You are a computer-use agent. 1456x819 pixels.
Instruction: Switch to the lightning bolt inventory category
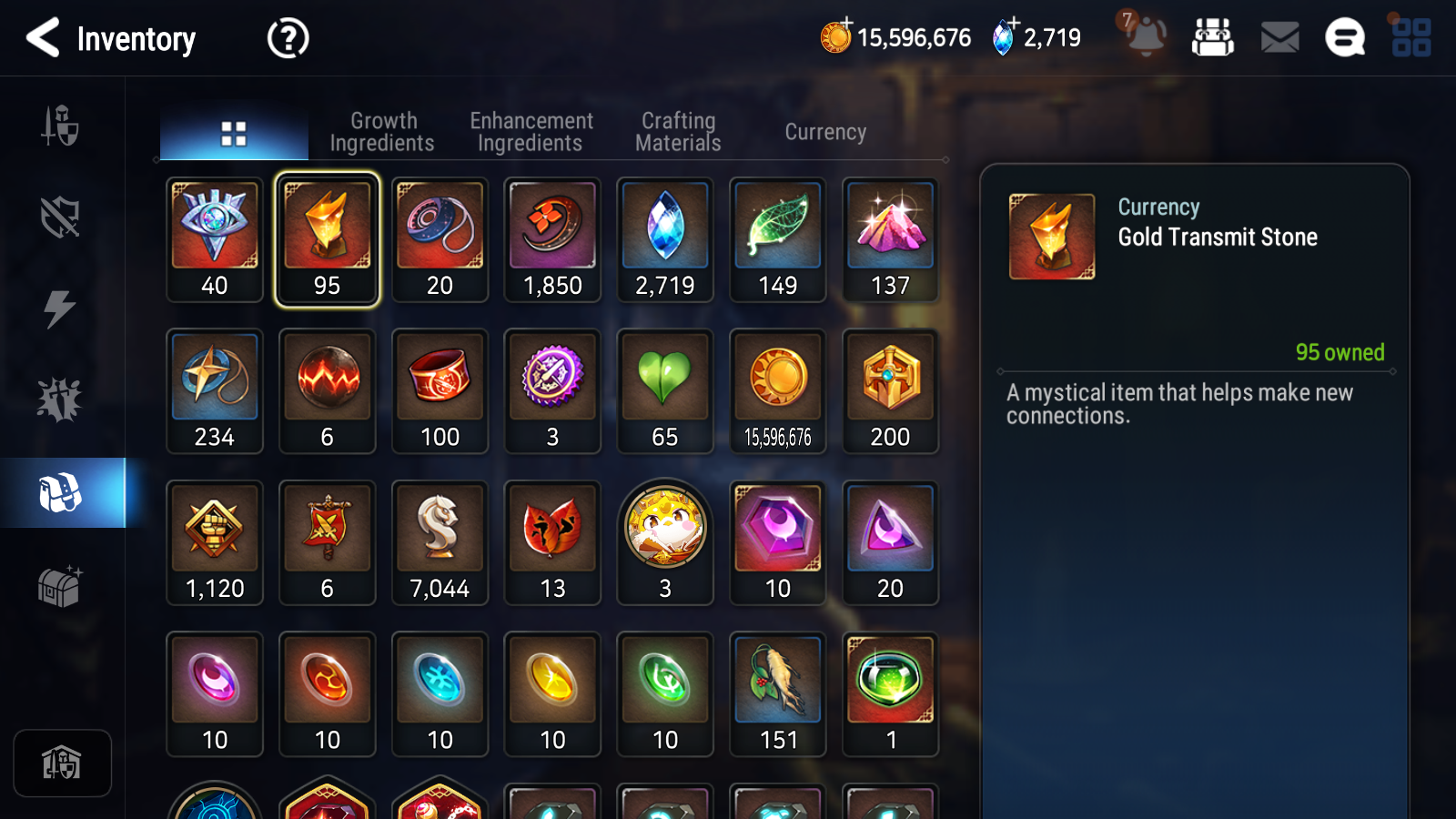[x=60, y=309]
